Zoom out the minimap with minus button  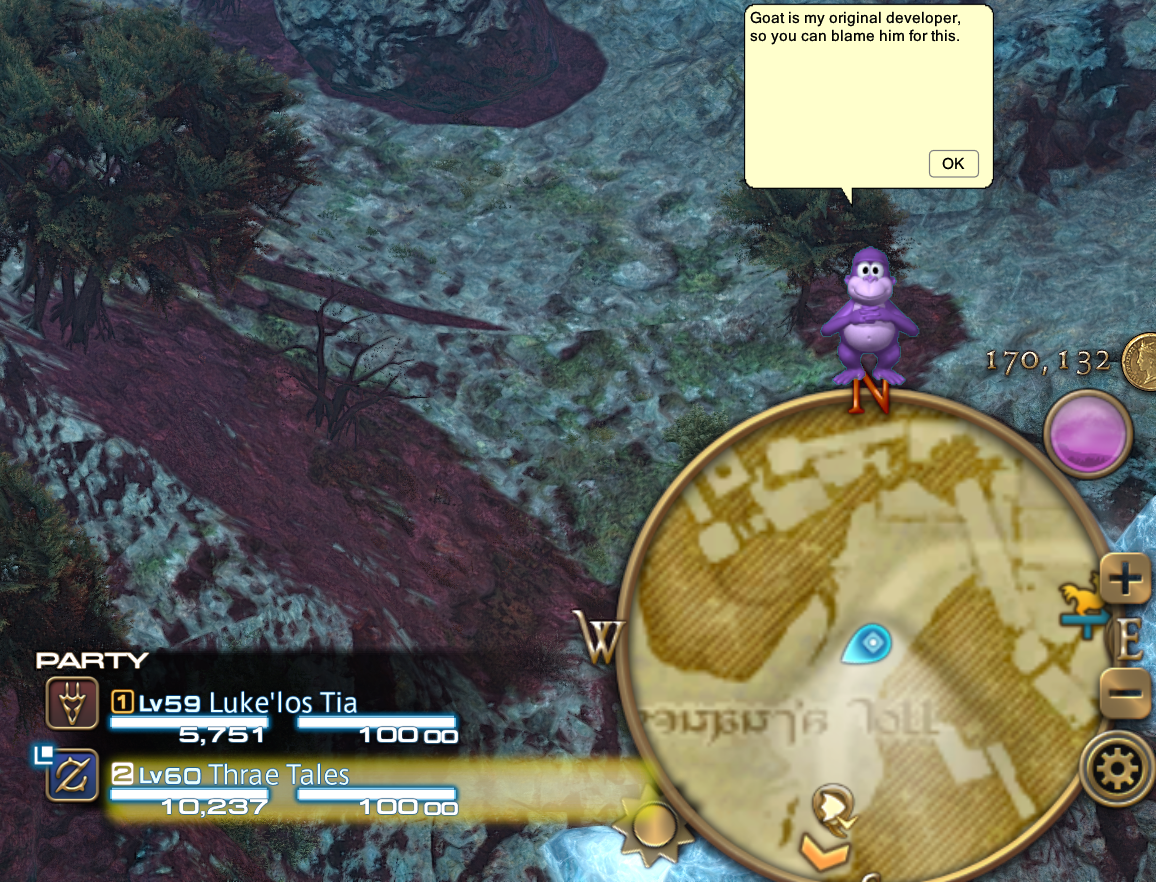1127,692
